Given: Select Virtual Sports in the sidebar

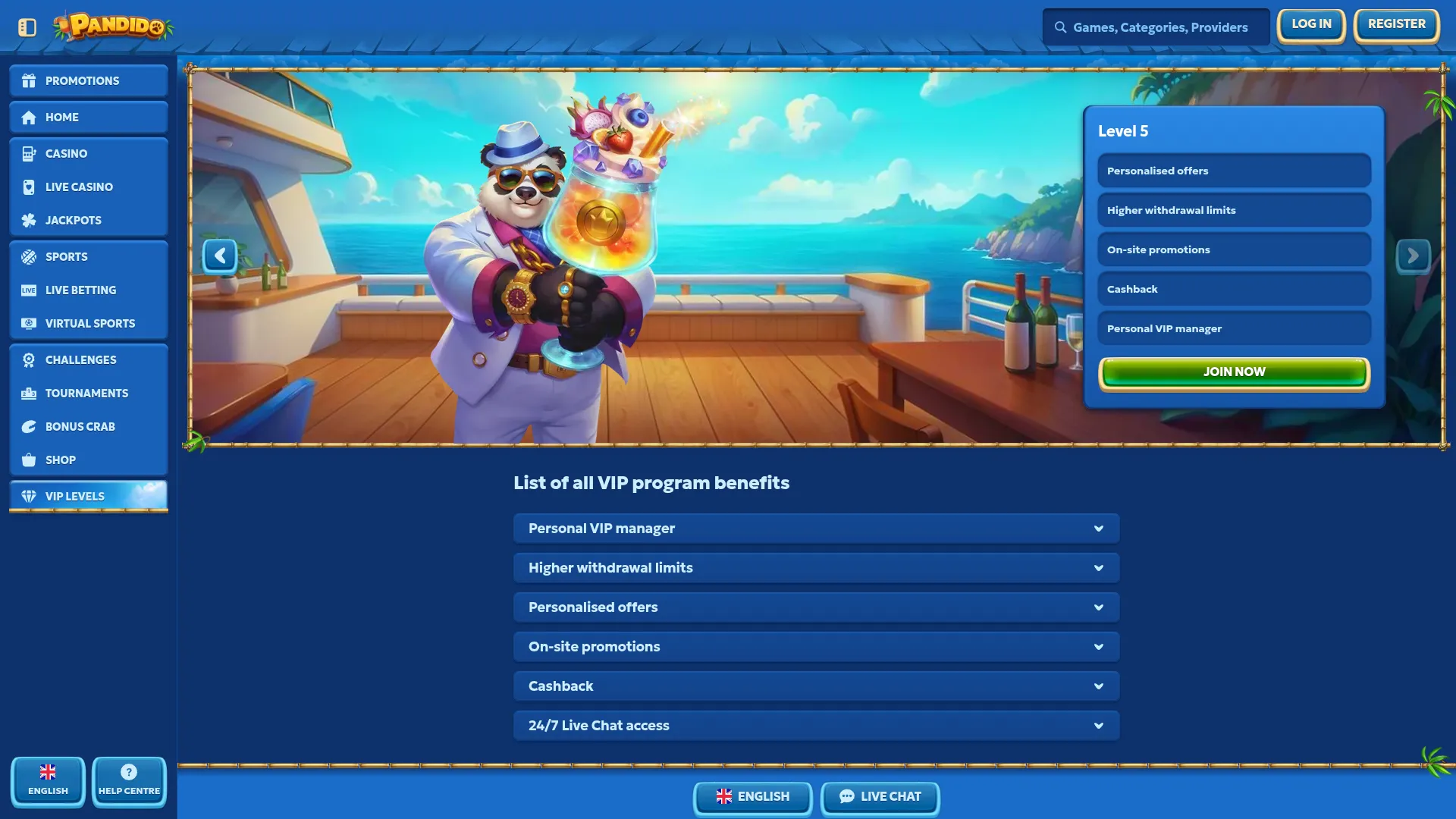Looking at the screenshot, I should click(89, 323).
